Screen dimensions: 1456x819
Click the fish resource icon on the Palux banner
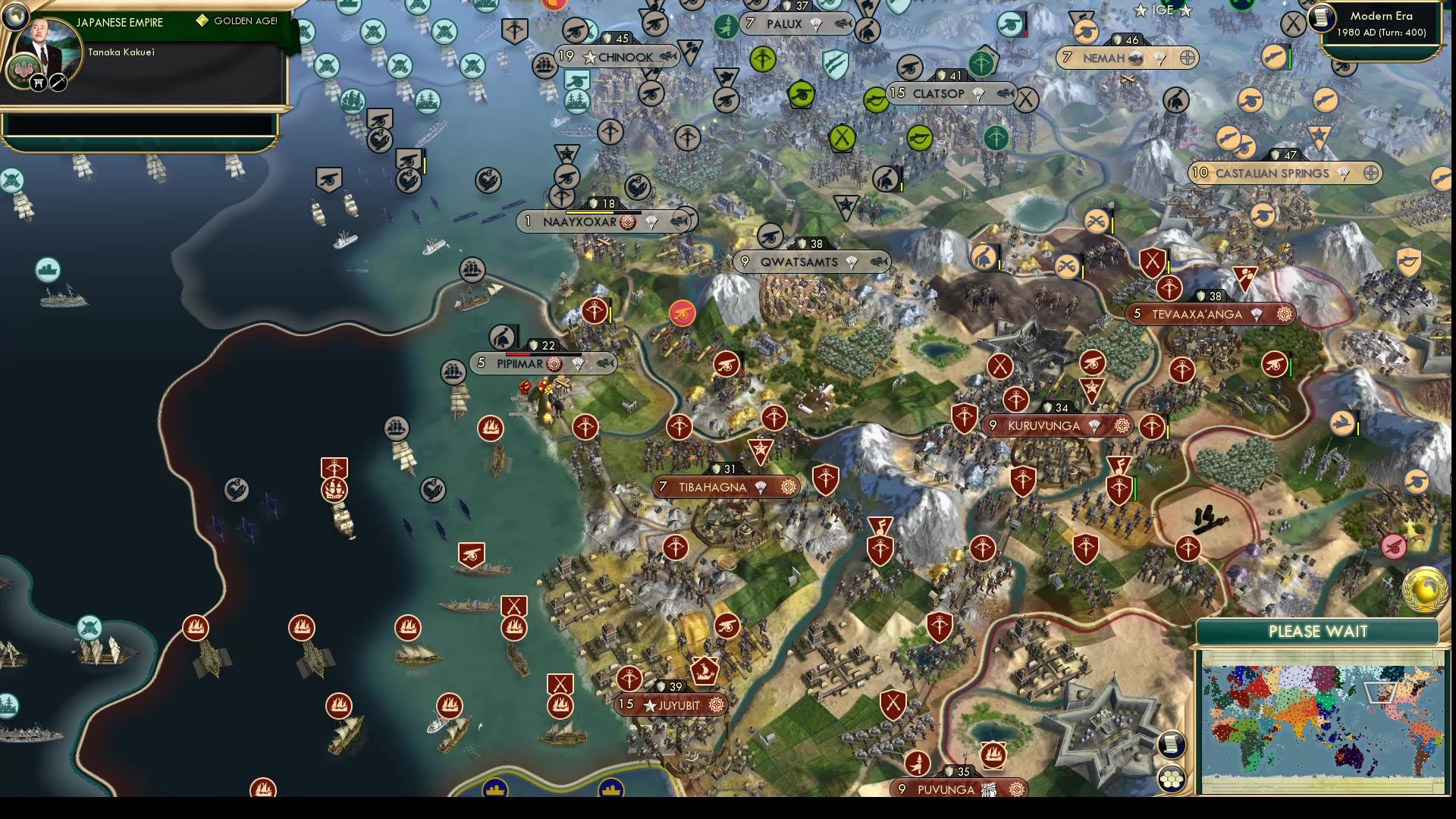point(842,24)
